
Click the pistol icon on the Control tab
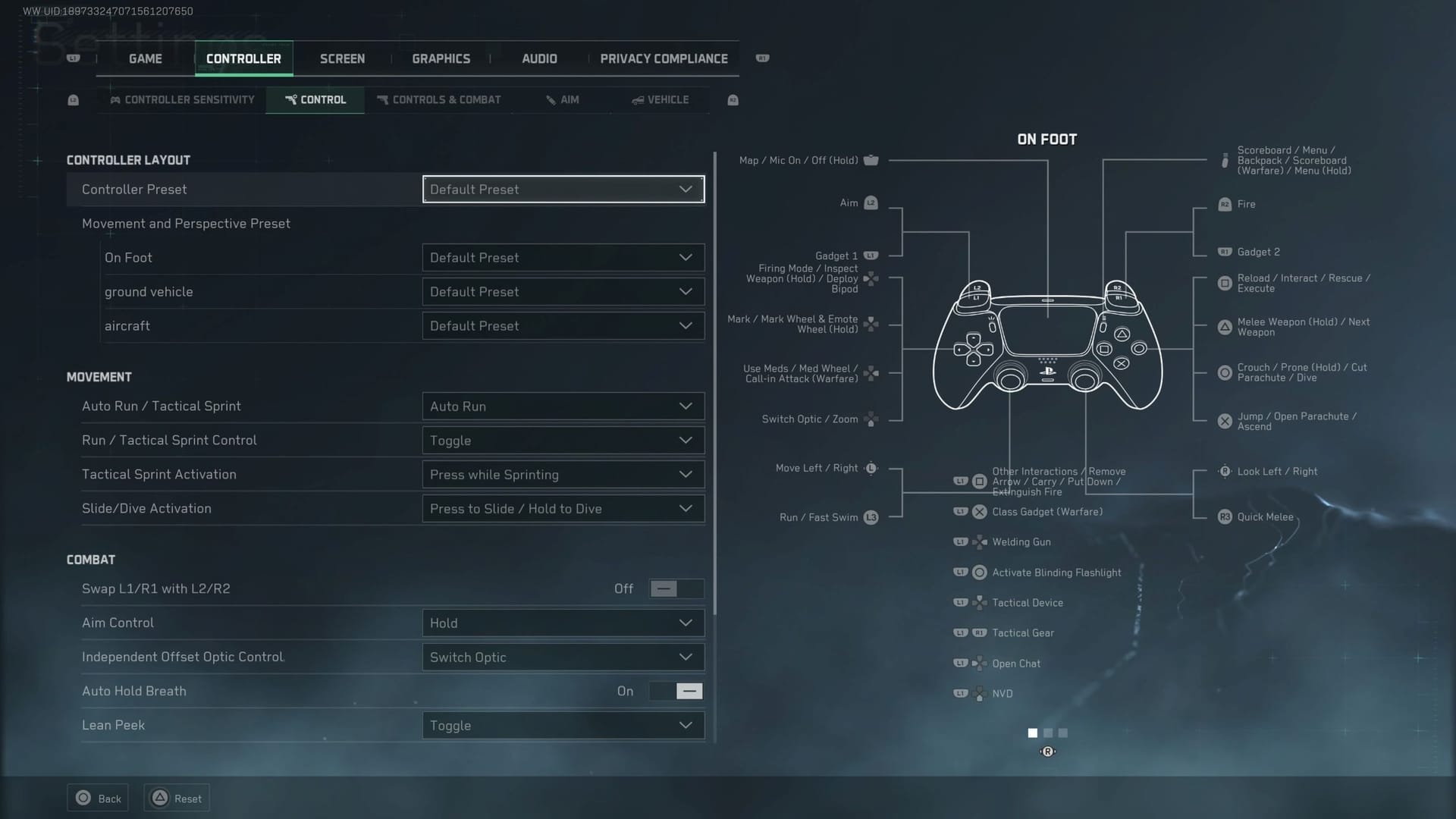[293, 99]
